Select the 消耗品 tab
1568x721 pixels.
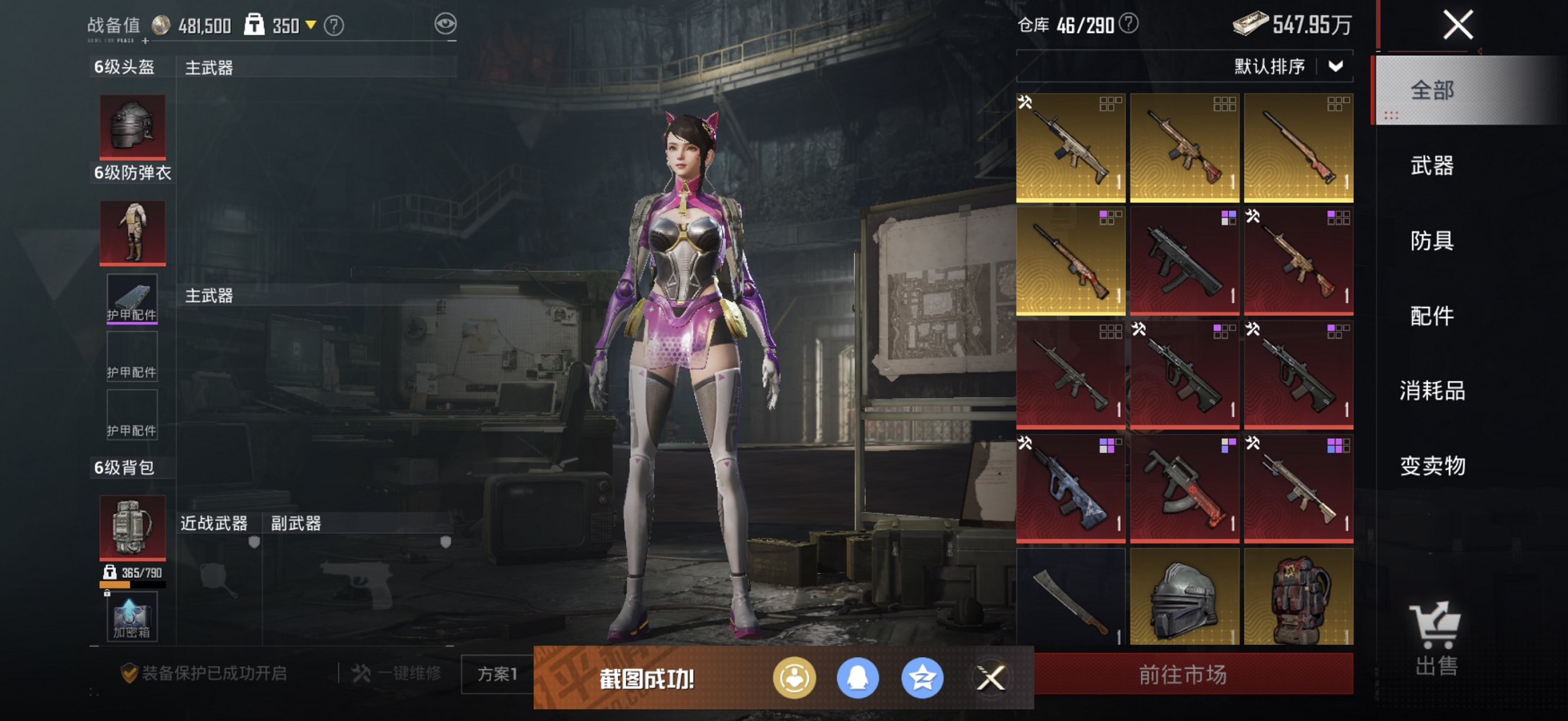pos(1432,390)
